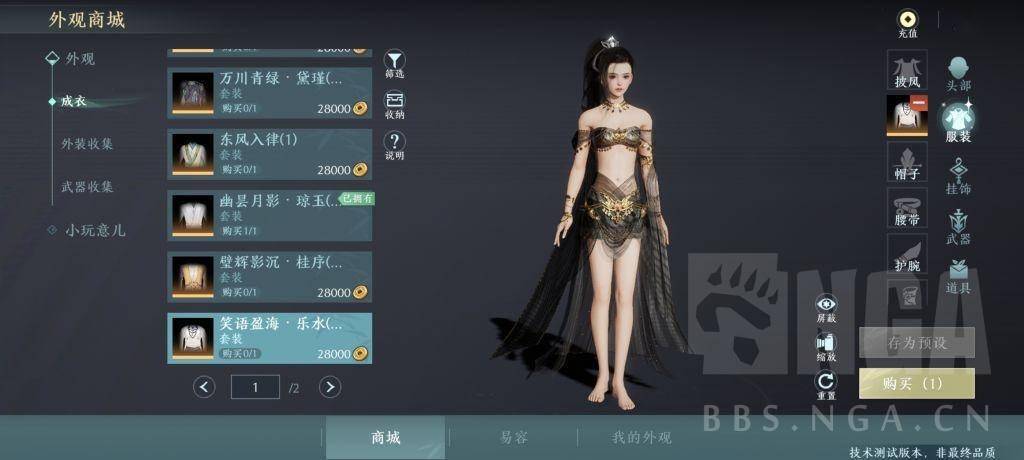Open the 武器收集 category

87,187
